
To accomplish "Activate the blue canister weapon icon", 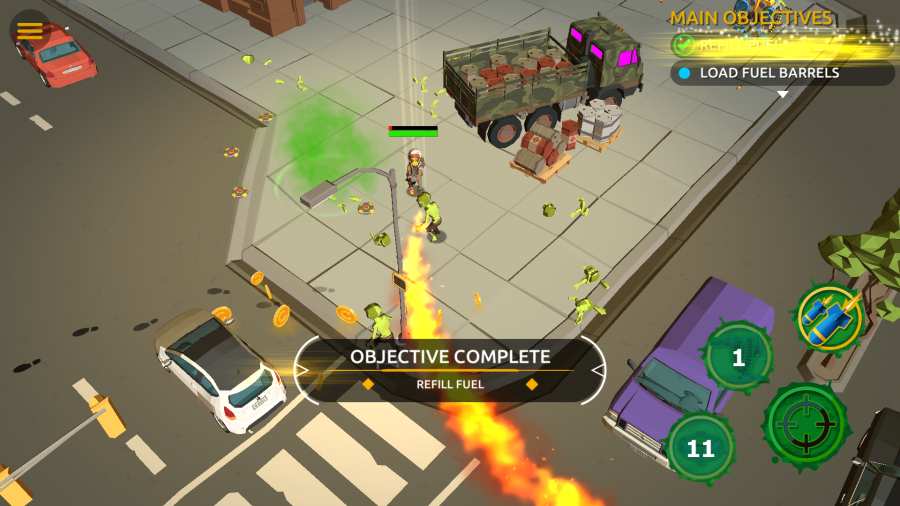I will 829,316.
